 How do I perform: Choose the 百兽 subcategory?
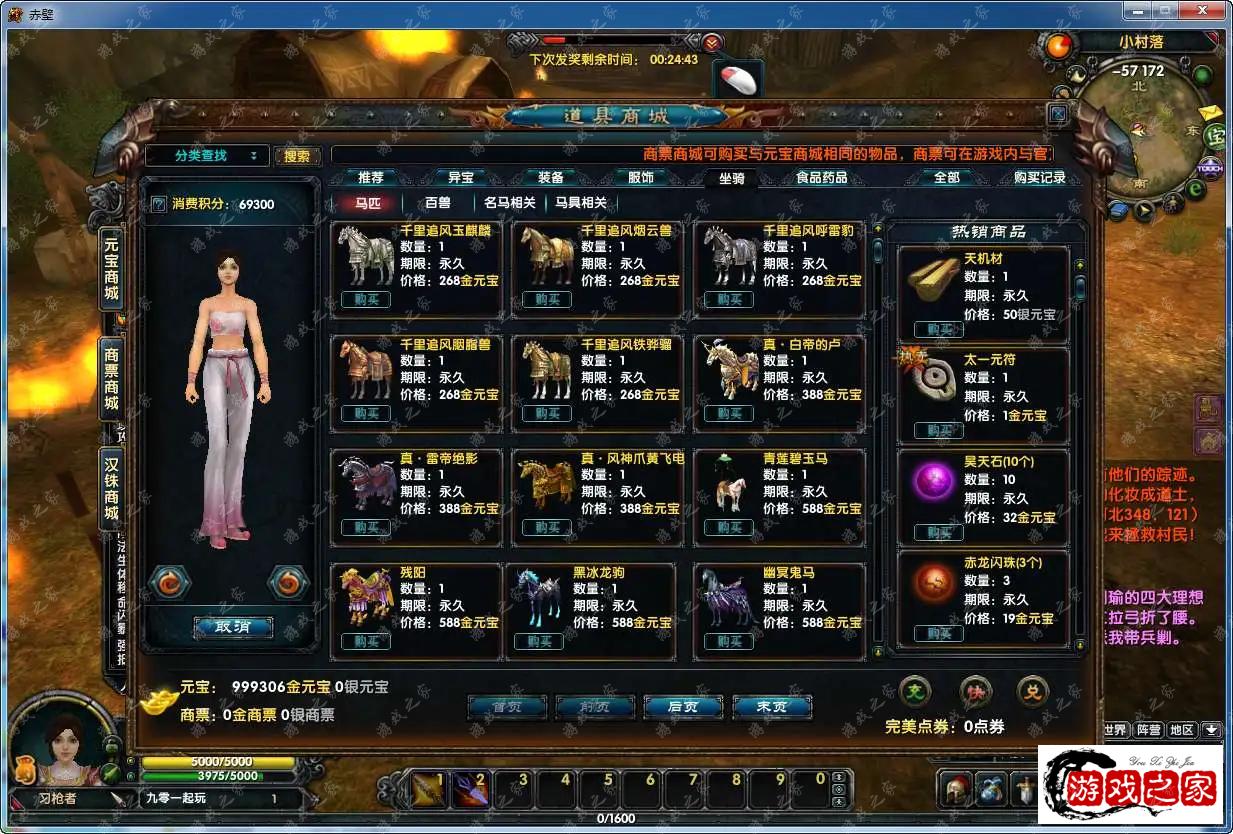(438, 203)
